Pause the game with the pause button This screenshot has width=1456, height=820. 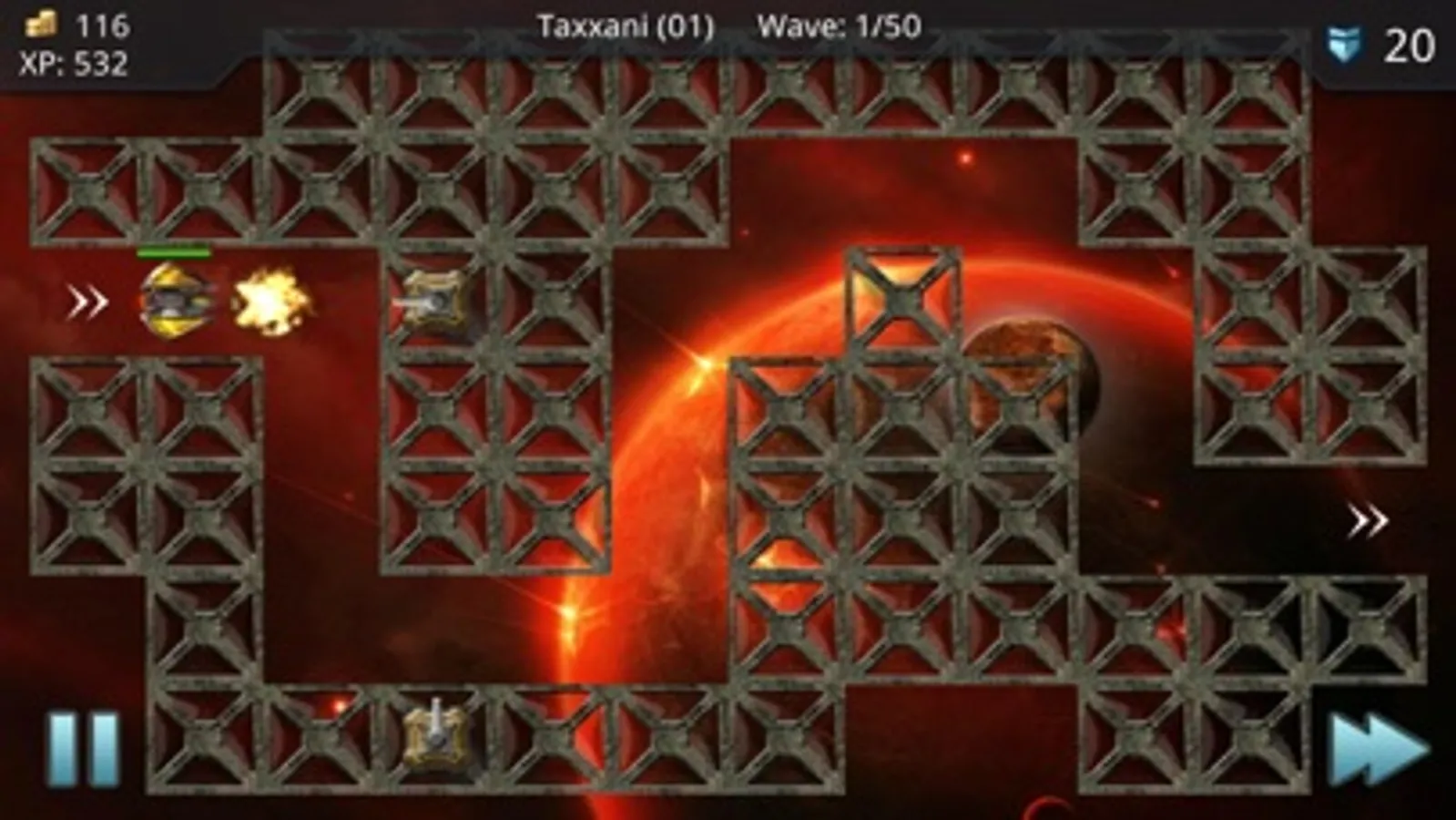(x=80, y=747)
